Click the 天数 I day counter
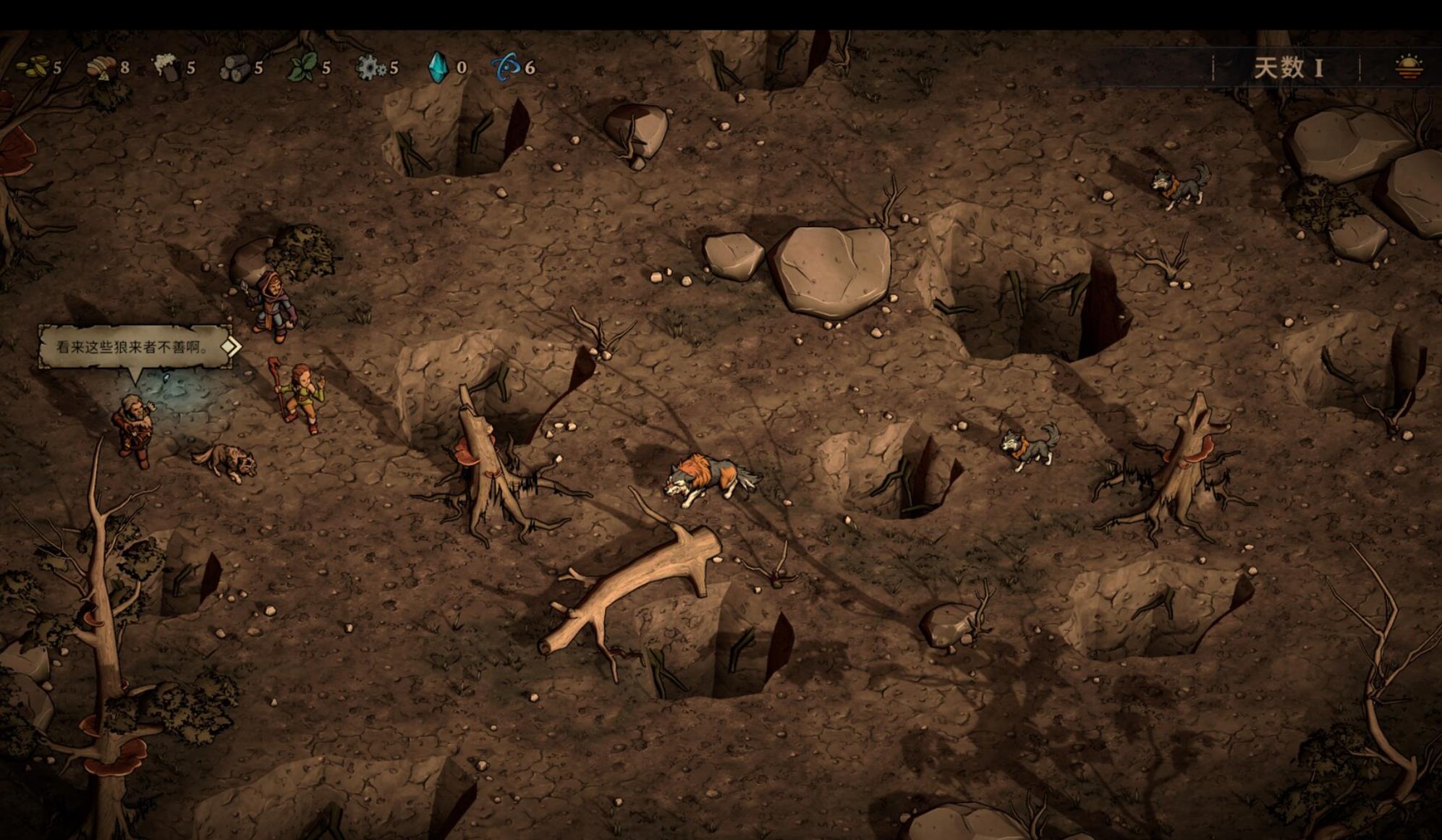The image size is (1442, 840). tap(1288, 68)
